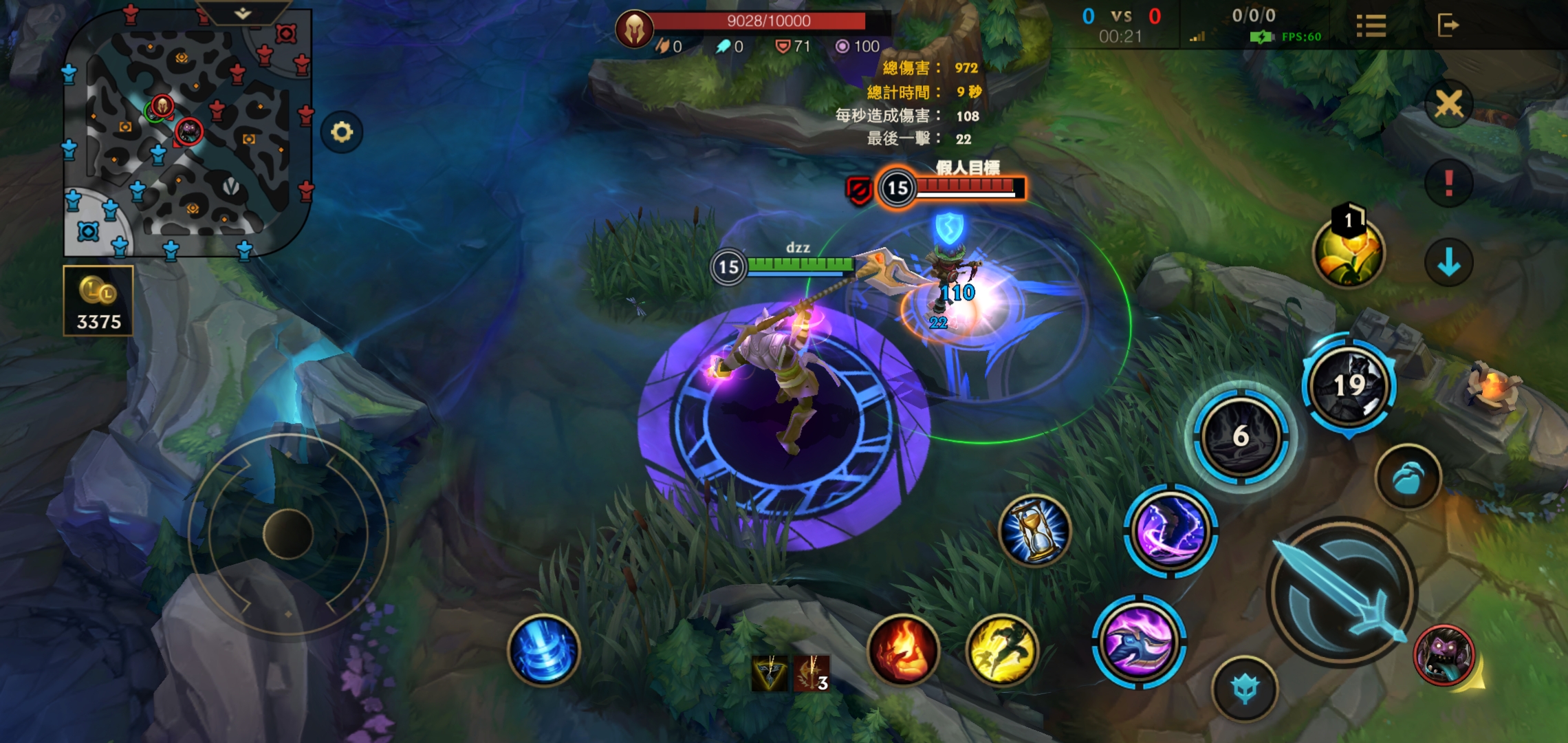1568x743 pixels.
Task: Activate the blue swirl recall button
Action: [544, 650]
